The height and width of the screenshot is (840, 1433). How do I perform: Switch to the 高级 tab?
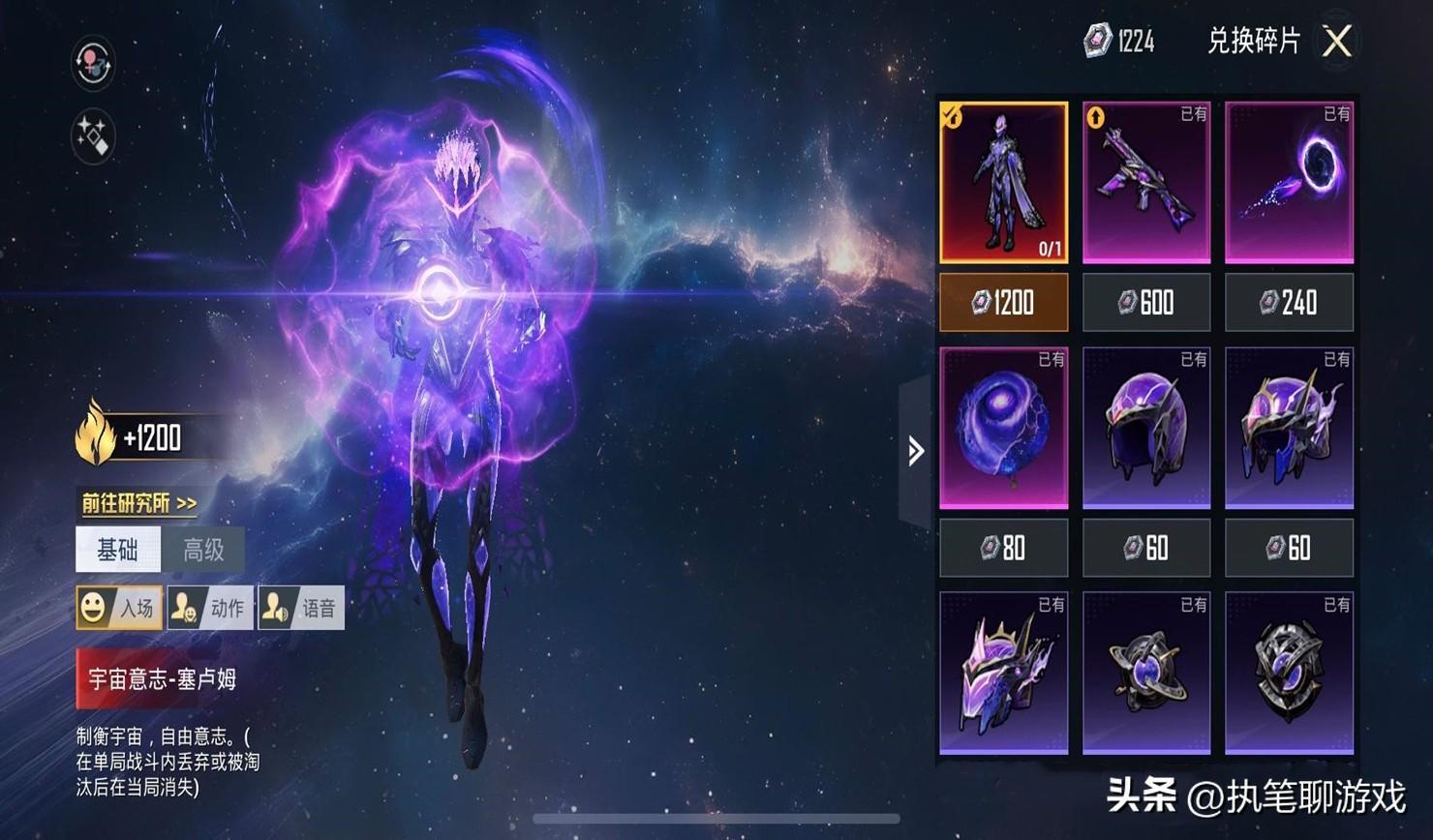click(203, 551)
